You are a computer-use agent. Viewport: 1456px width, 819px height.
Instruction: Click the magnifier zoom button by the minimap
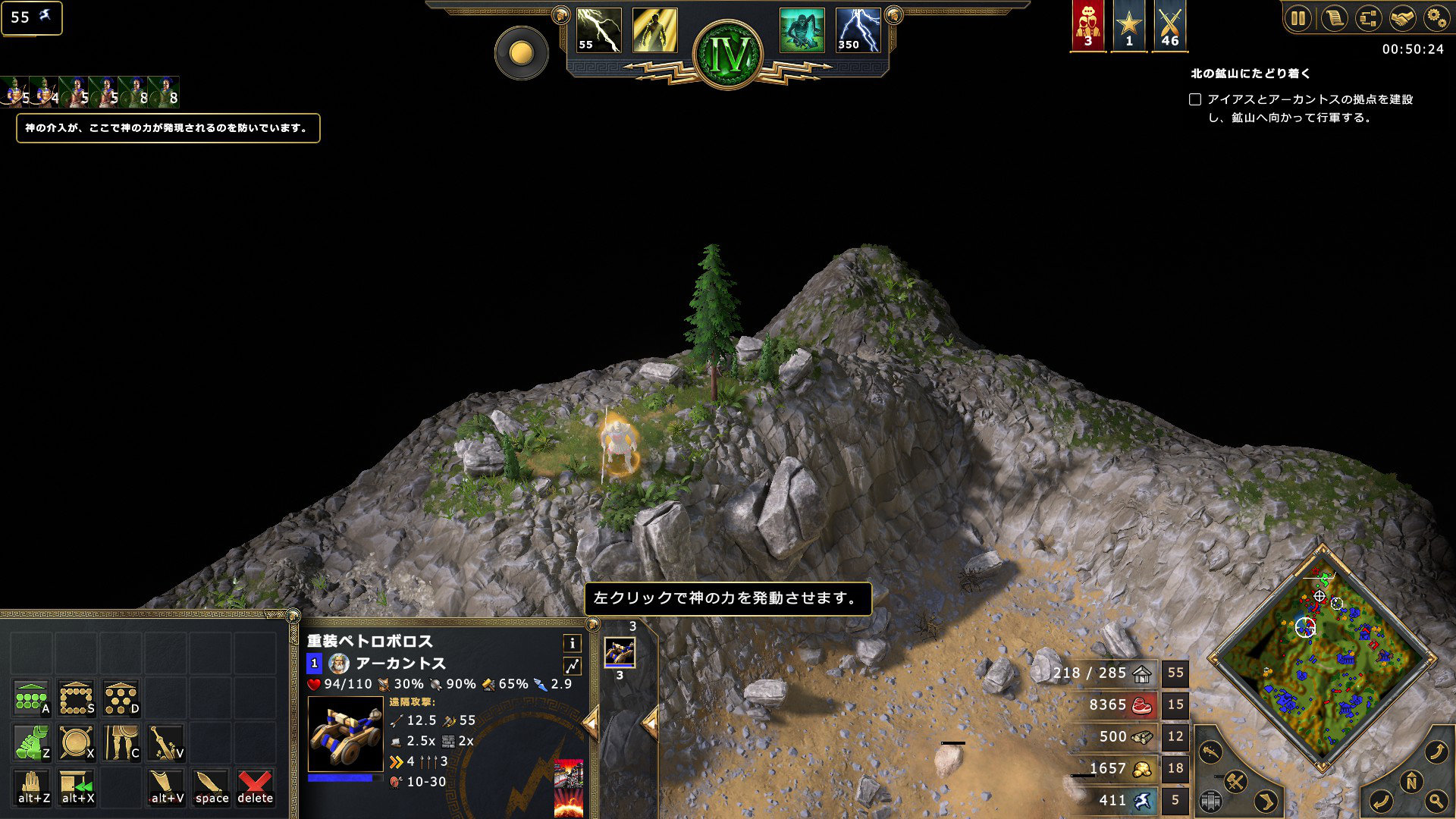click(x=1436, y=800)
